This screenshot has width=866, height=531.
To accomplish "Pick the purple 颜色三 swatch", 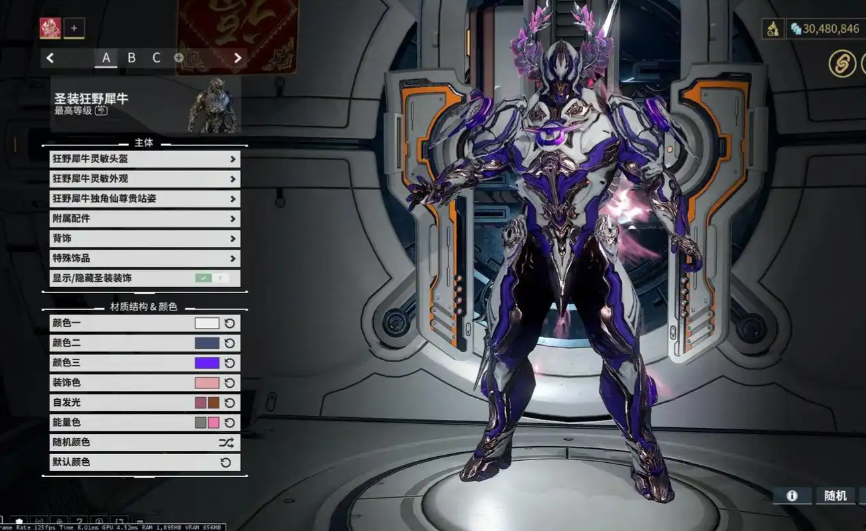I will tap(207, 363).
